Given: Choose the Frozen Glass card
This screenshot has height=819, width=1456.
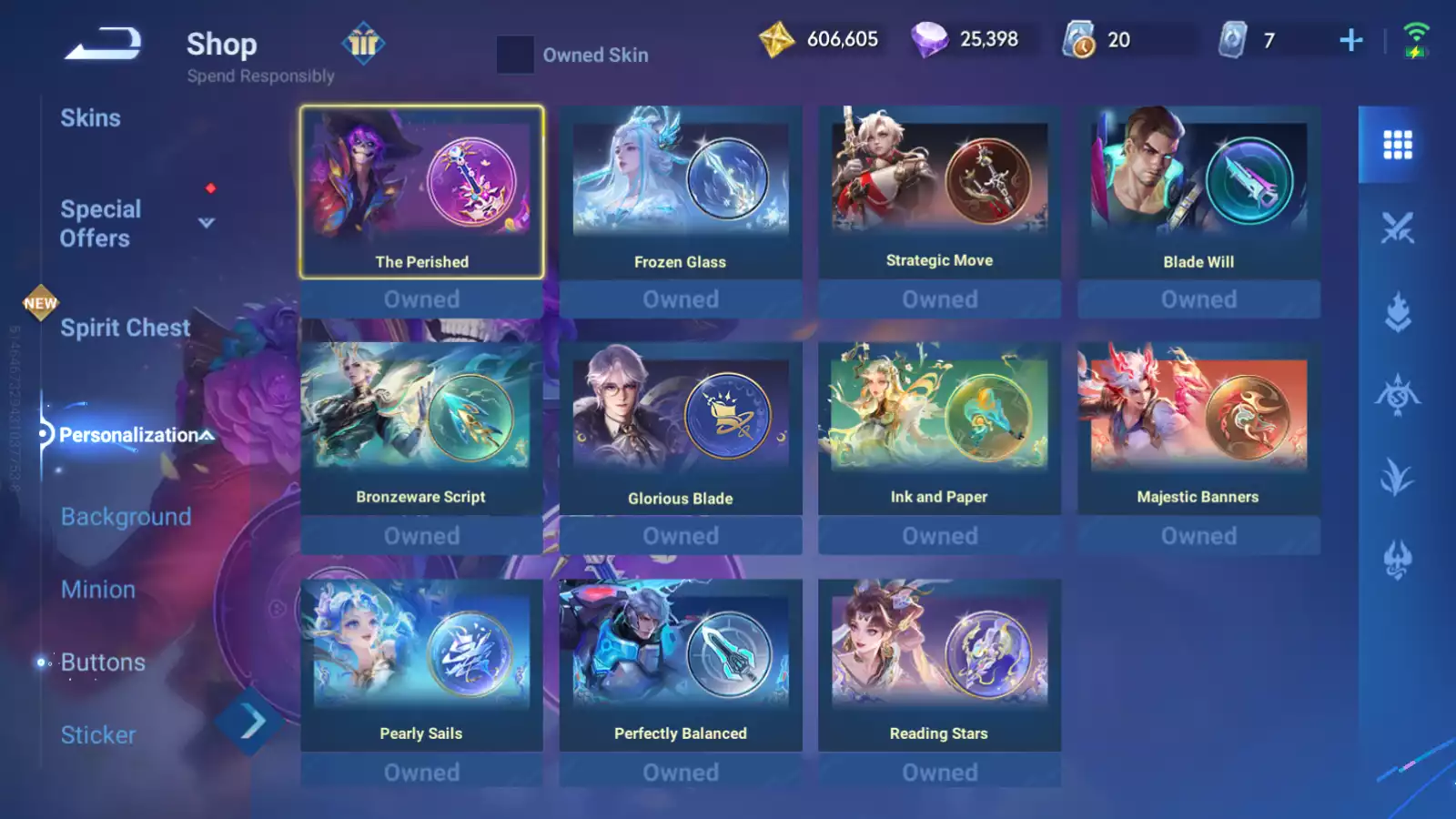Looking at the screenshot, I should click(x=680, y=192).
